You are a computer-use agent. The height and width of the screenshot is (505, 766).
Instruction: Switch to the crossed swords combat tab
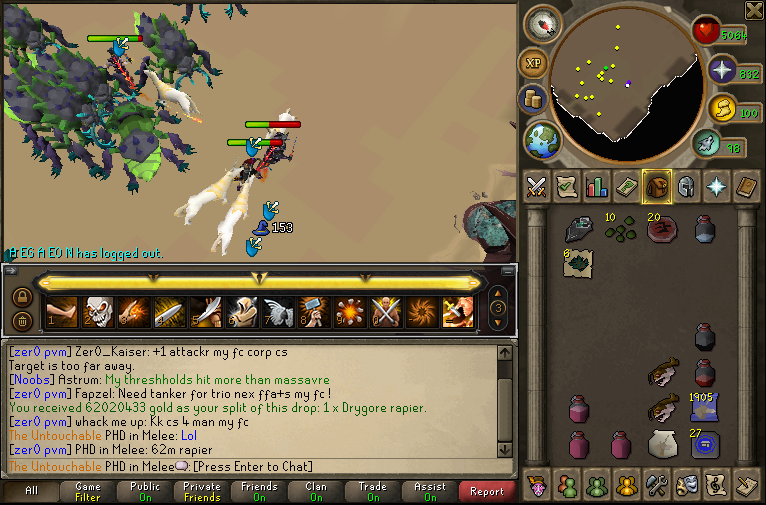[x=538, y=187]
